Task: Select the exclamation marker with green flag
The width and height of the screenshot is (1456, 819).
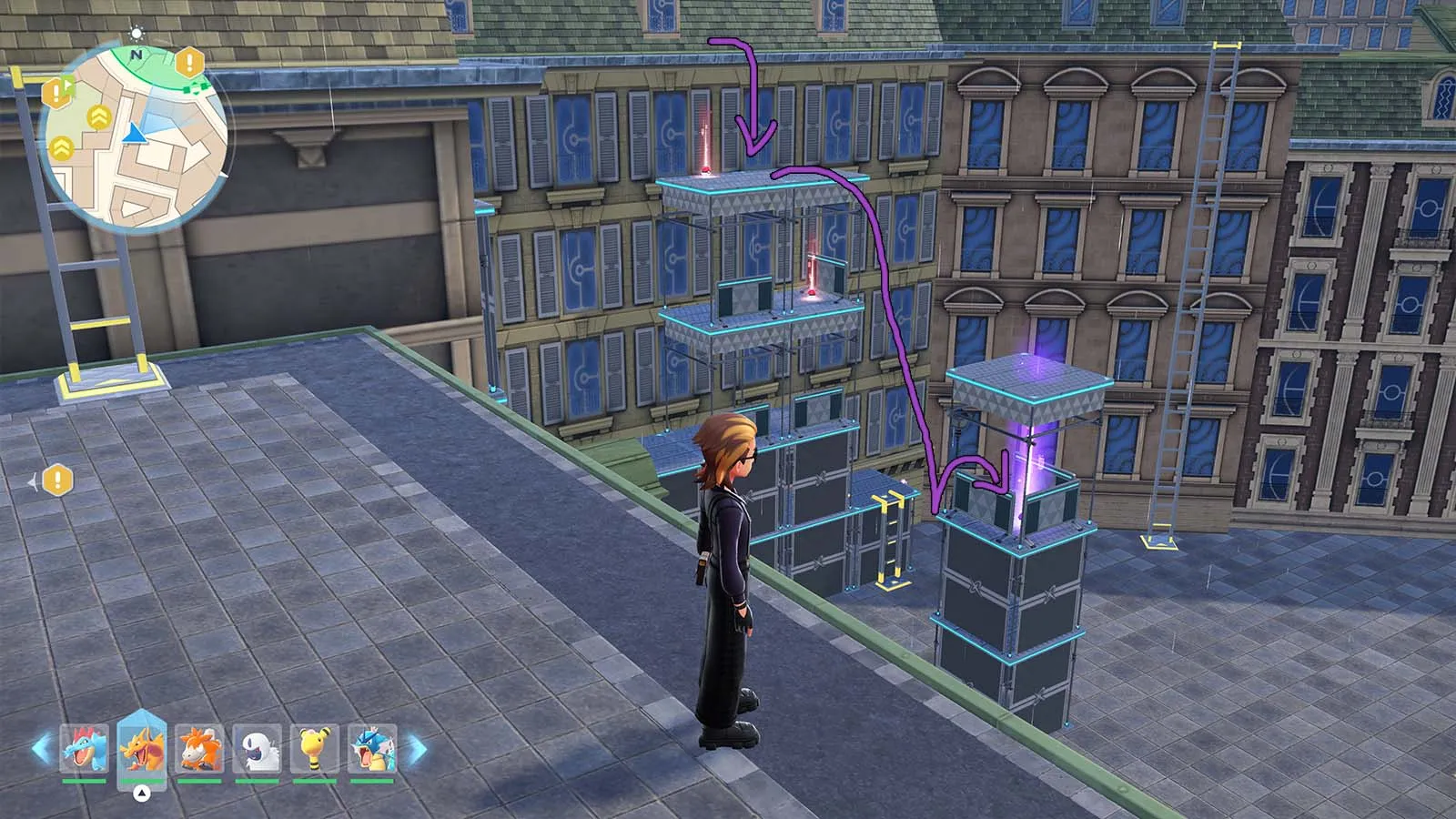Action: point(57,92)
